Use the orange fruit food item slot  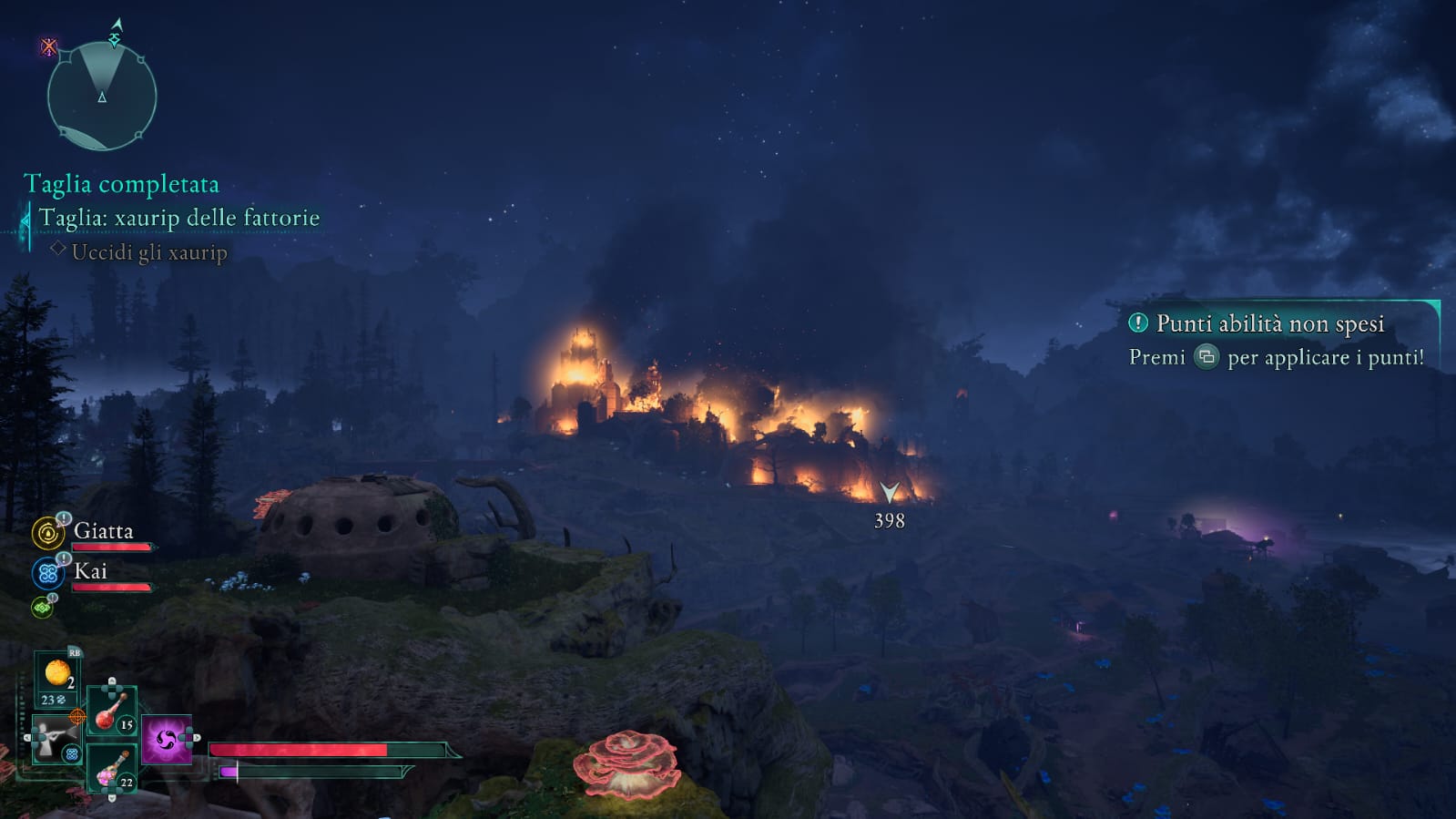pyautogui.click(x=57, y=675)
